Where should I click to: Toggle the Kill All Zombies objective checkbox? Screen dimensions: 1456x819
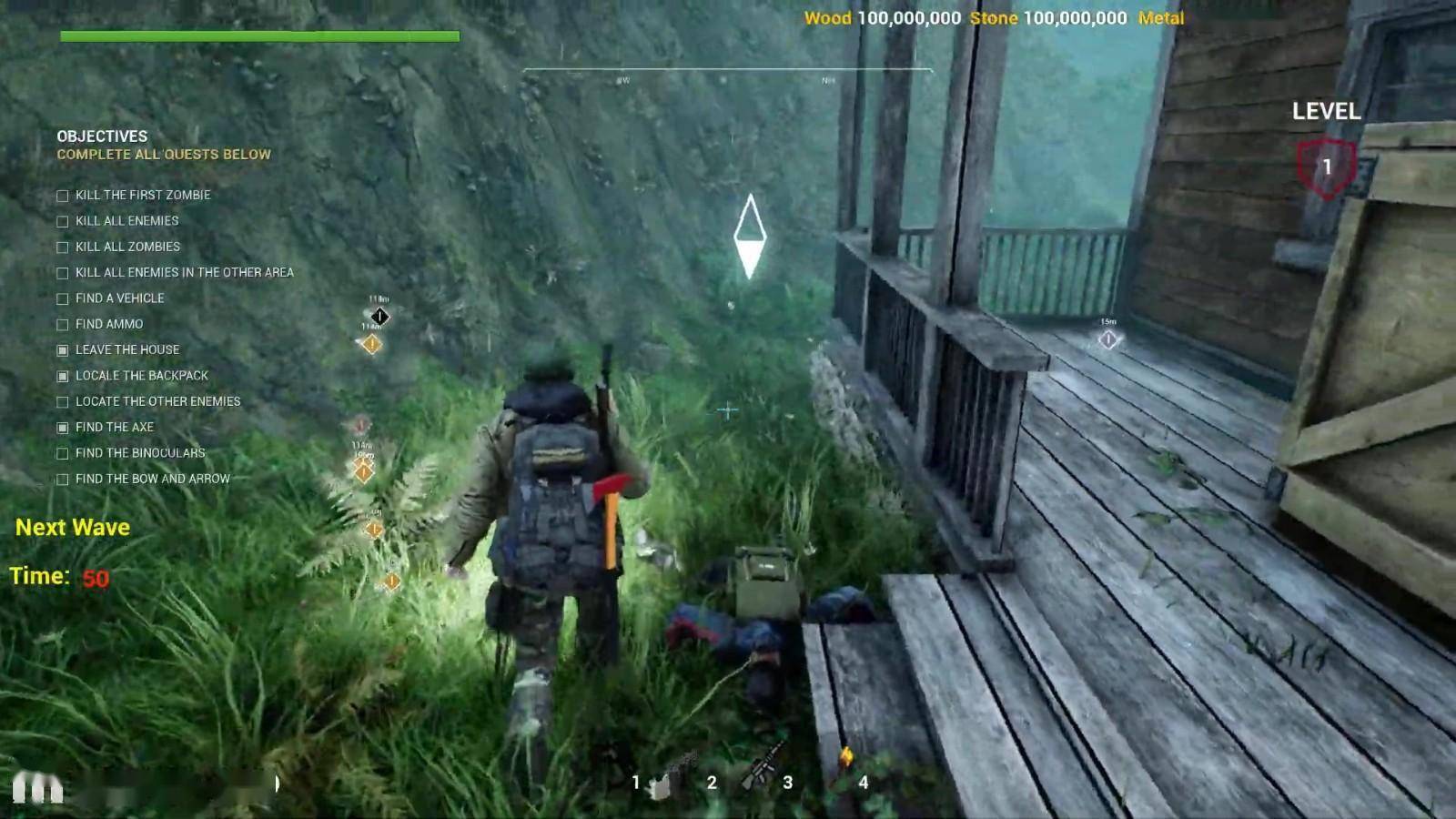point(63,248)
